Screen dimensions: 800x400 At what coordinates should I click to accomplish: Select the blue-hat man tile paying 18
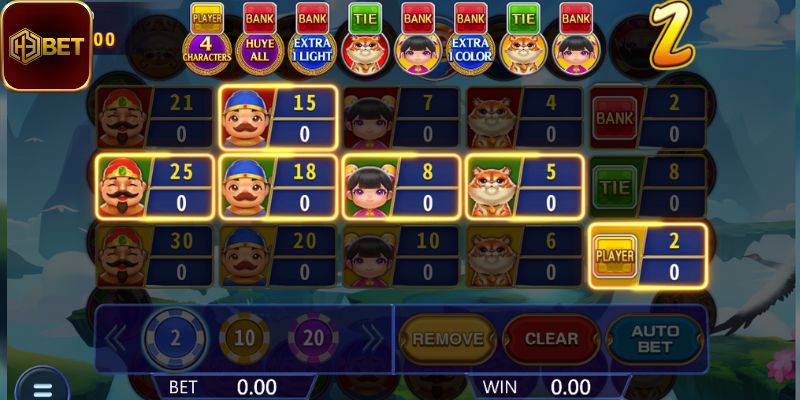277,186
